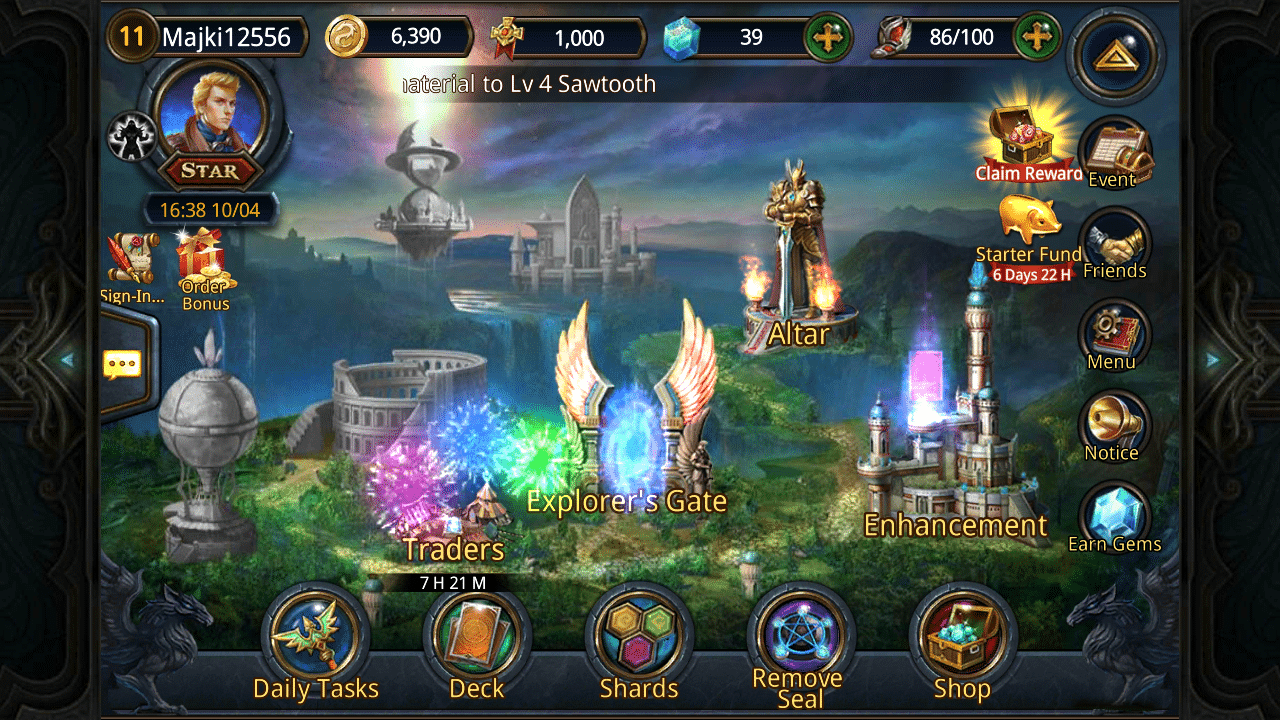Viewport: 1280px width, 720px height.
Task: Open the Event calendar
Action: coord(1115,152)
